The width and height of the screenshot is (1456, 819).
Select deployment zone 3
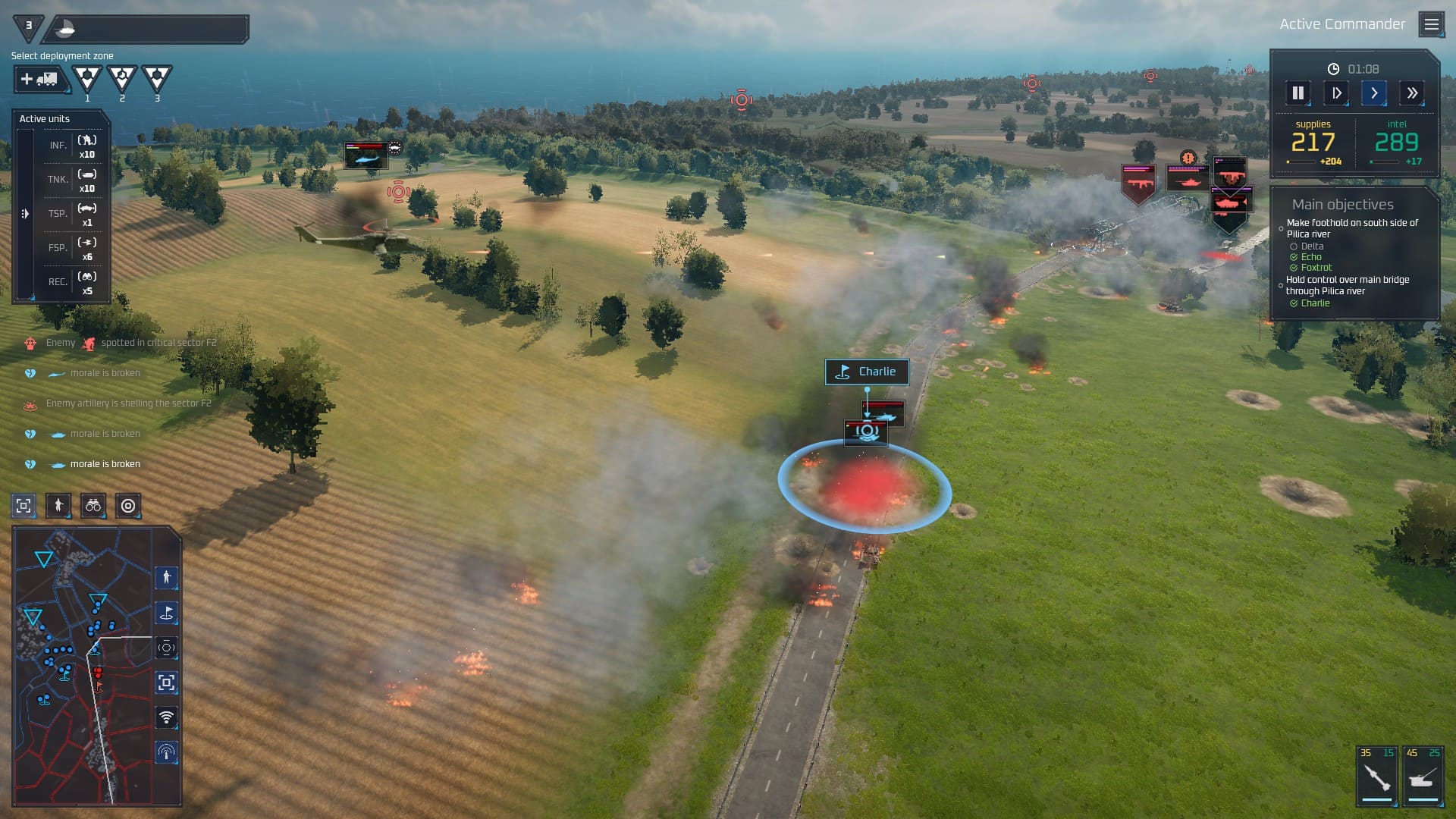157,78
